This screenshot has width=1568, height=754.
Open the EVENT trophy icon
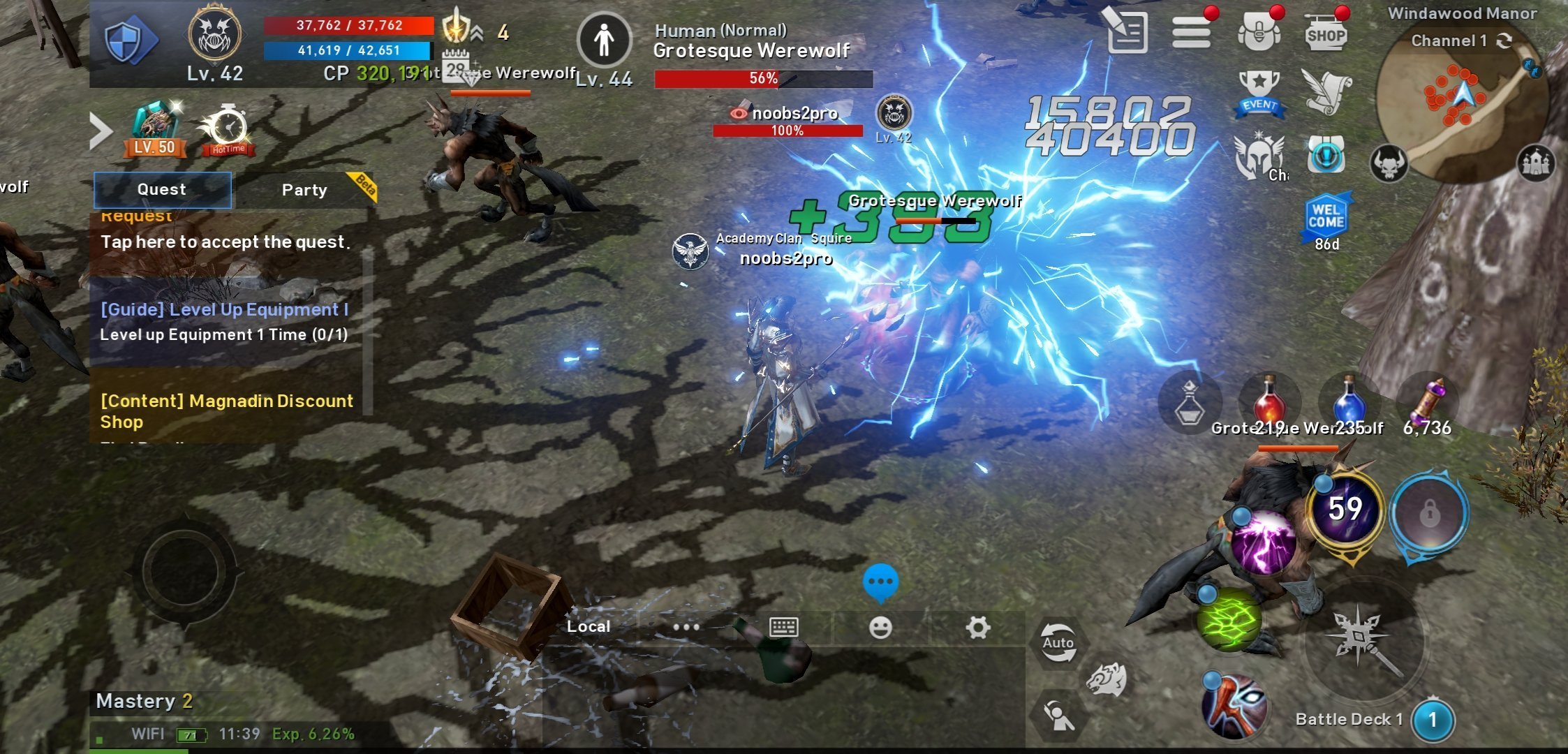(x=1259, y=93)
